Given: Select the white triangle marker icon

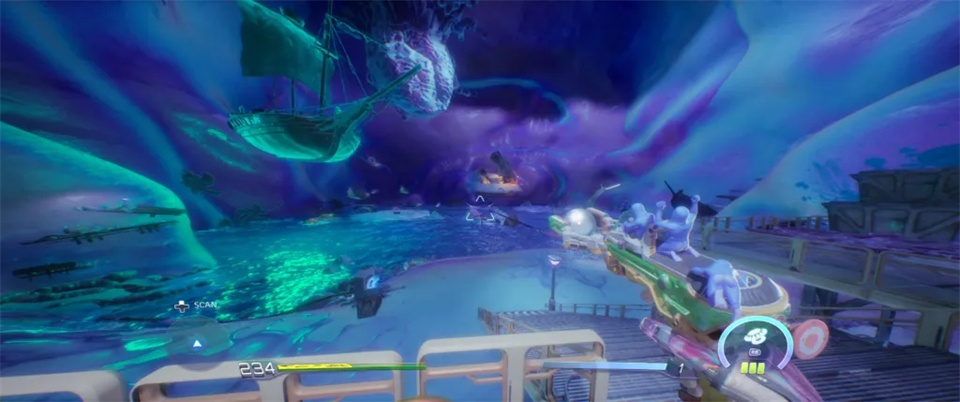Looking at the screenshot, I should 197,342.
